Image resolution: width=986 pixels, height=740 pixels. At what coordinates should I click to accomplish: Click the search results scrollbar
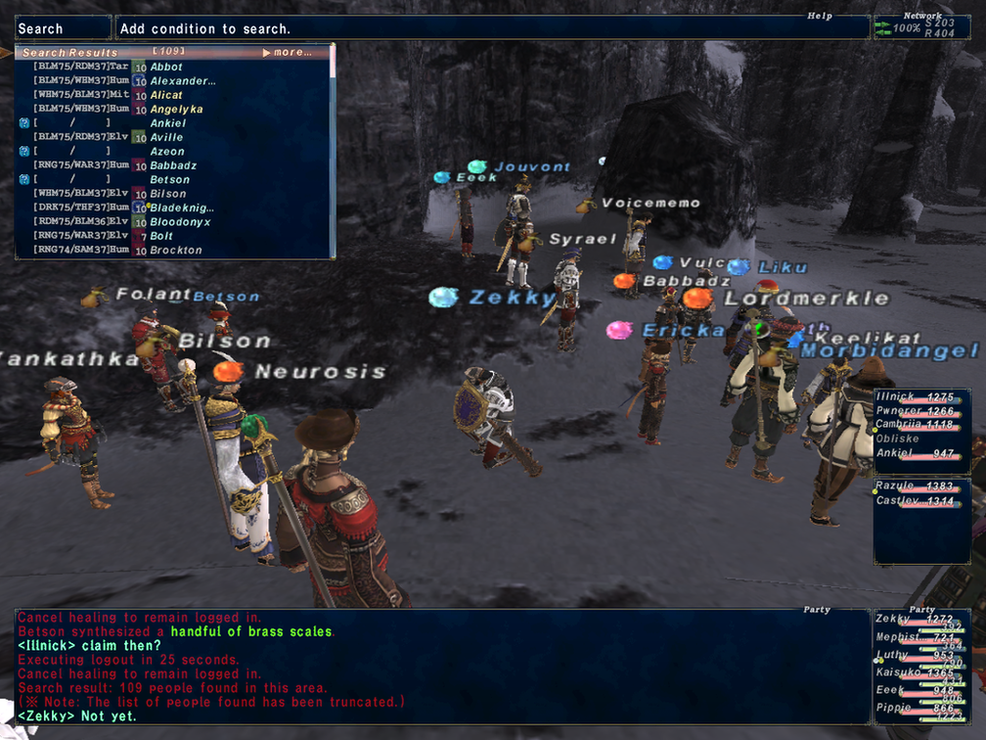coord(332,150)
